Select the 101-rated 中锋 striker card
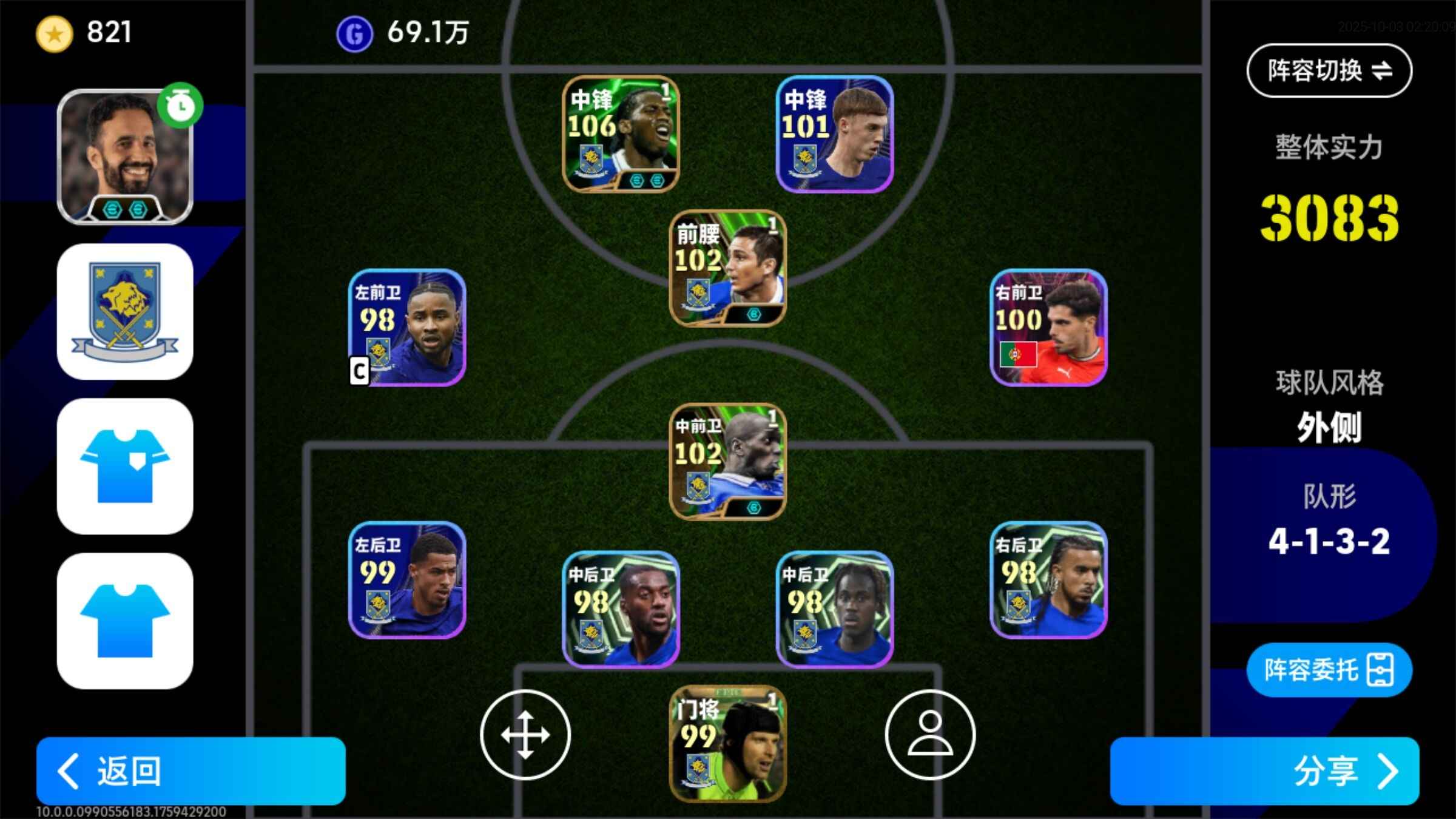Viewport: 1456px width, 819px height. 835,133
